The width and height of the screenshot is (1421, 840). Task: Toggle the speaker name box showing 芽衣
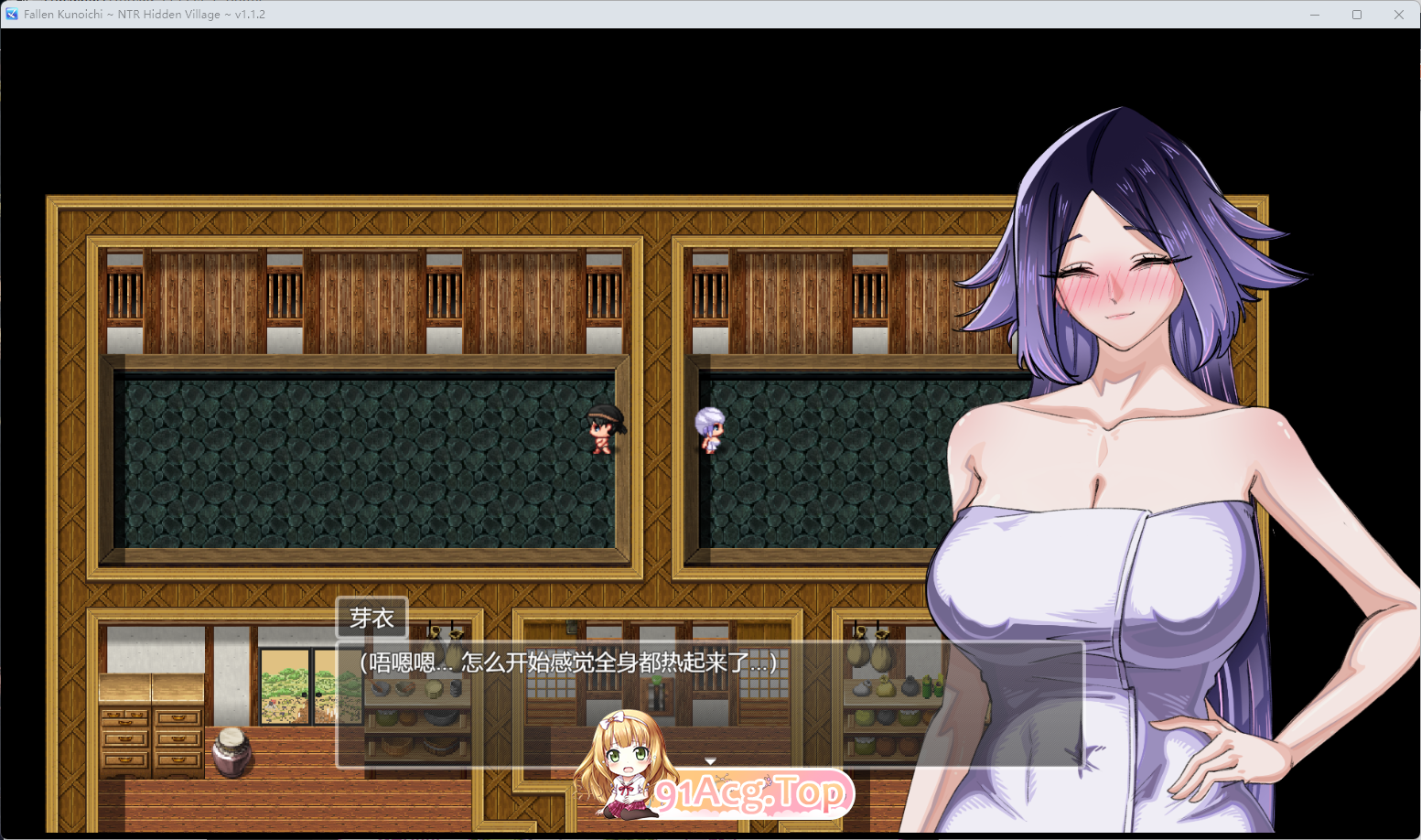[373, 618]
